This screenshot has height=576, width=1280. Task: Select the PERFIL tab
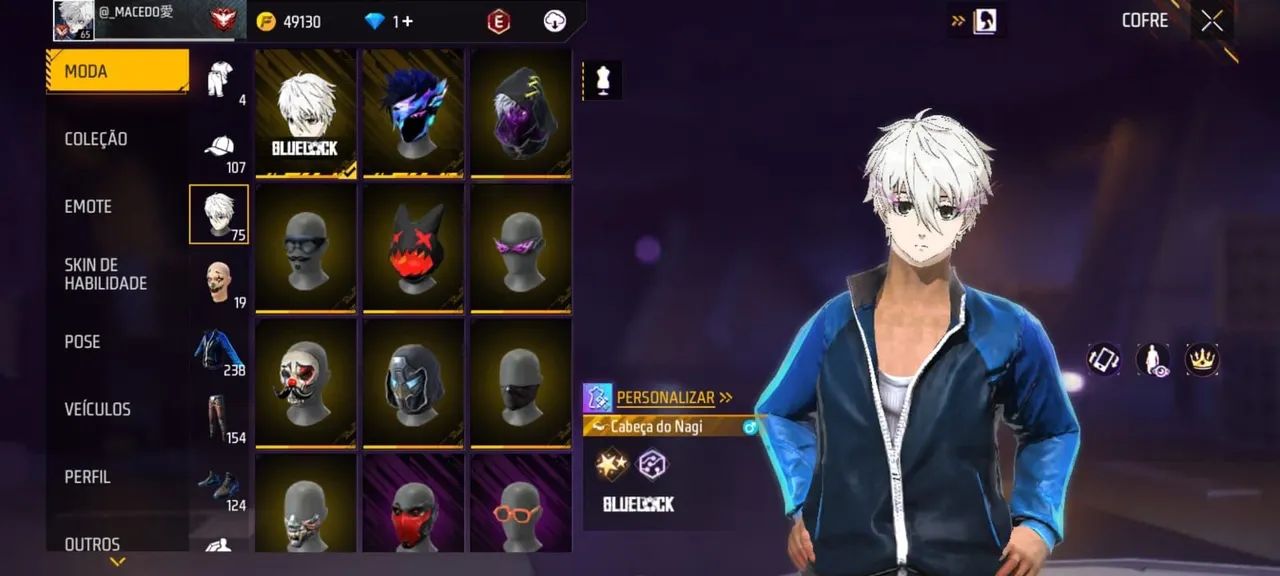click(88, 477)
